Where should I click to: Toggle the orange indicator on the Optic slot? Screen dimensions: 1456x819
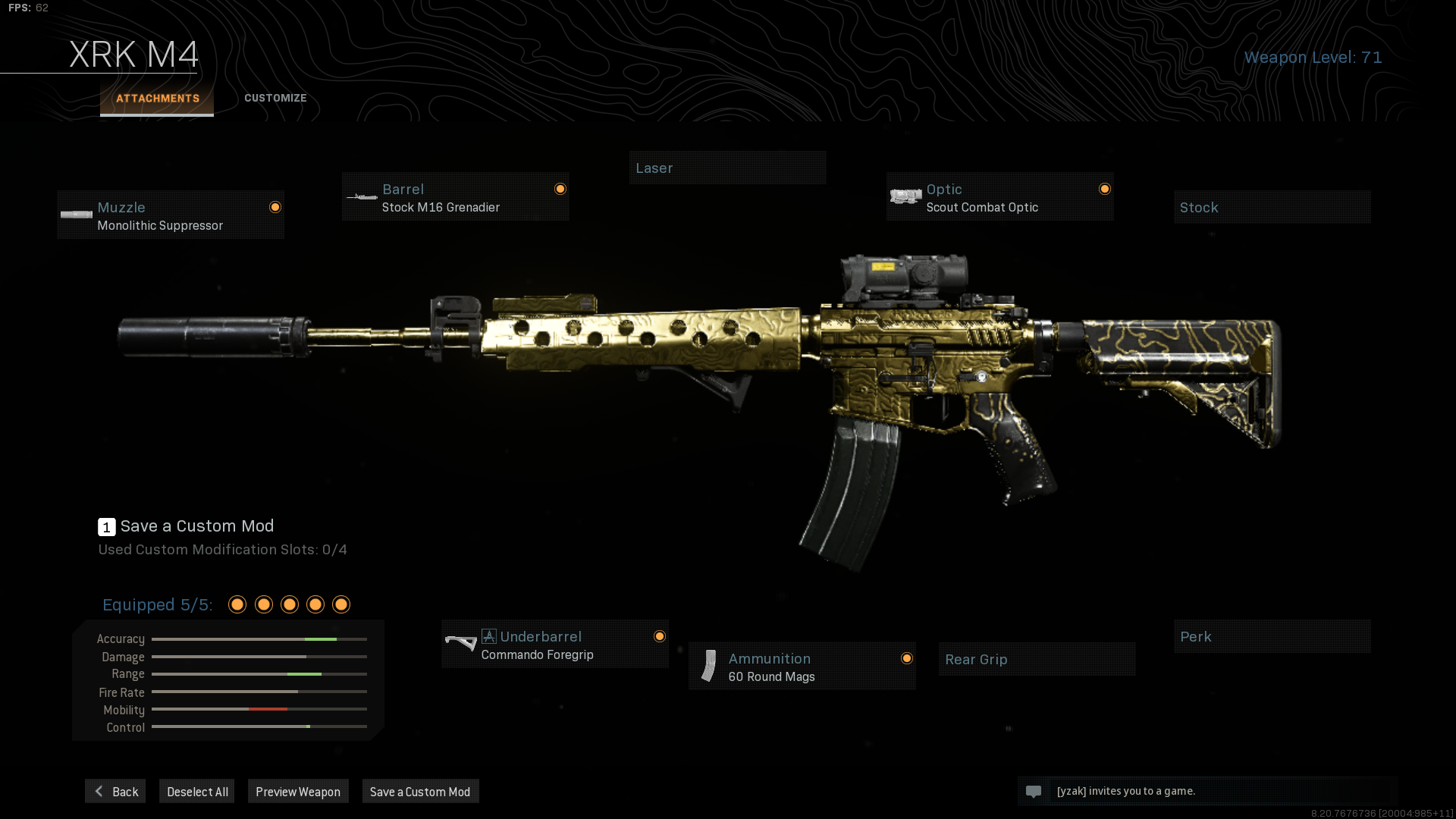pyautogui.click(x=1105, y=189)
